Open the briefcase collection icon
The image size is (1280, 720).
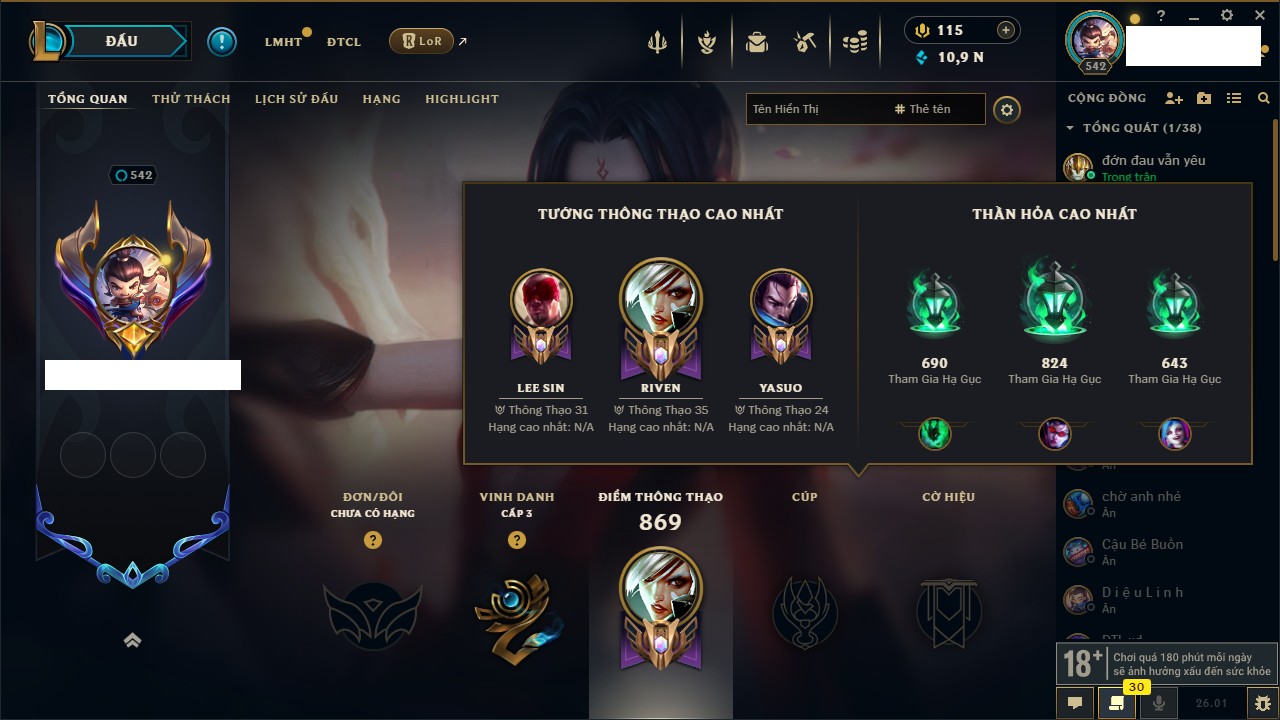(757, 42)
